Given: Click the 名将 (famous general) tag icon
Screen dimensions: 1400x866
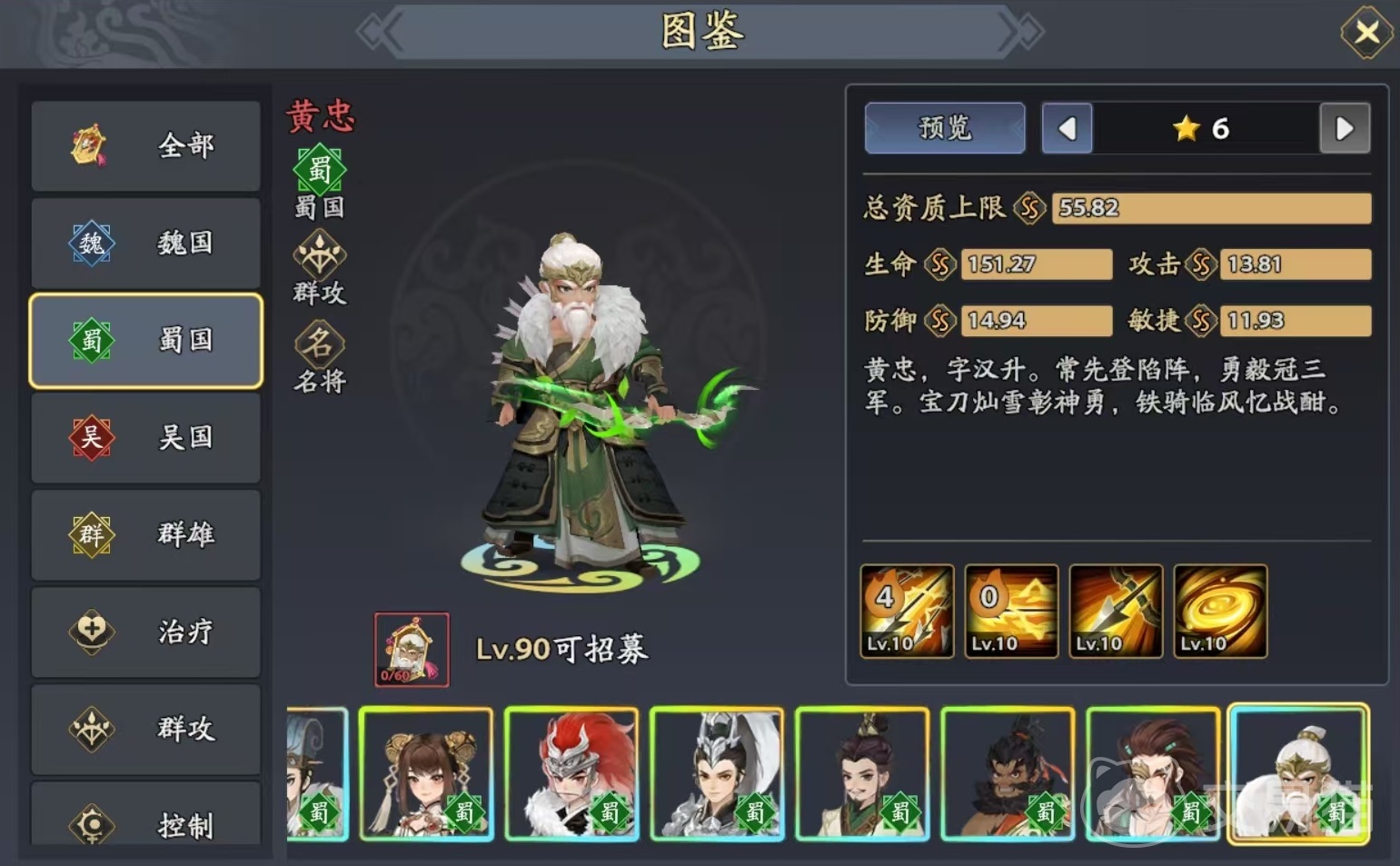Looking at the screenshot, I should 318,346.
